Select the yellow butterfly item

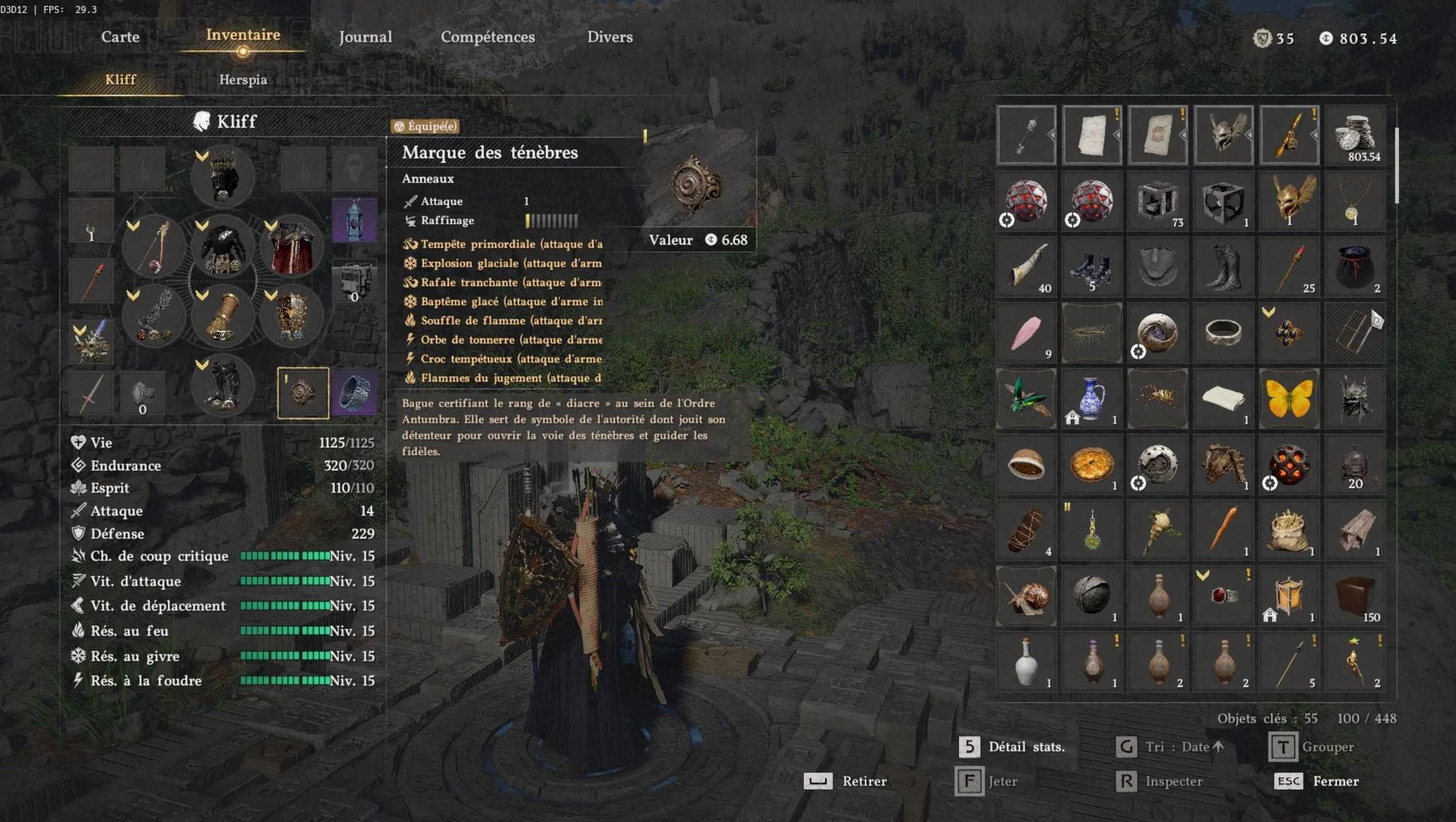pos(1288,399)
